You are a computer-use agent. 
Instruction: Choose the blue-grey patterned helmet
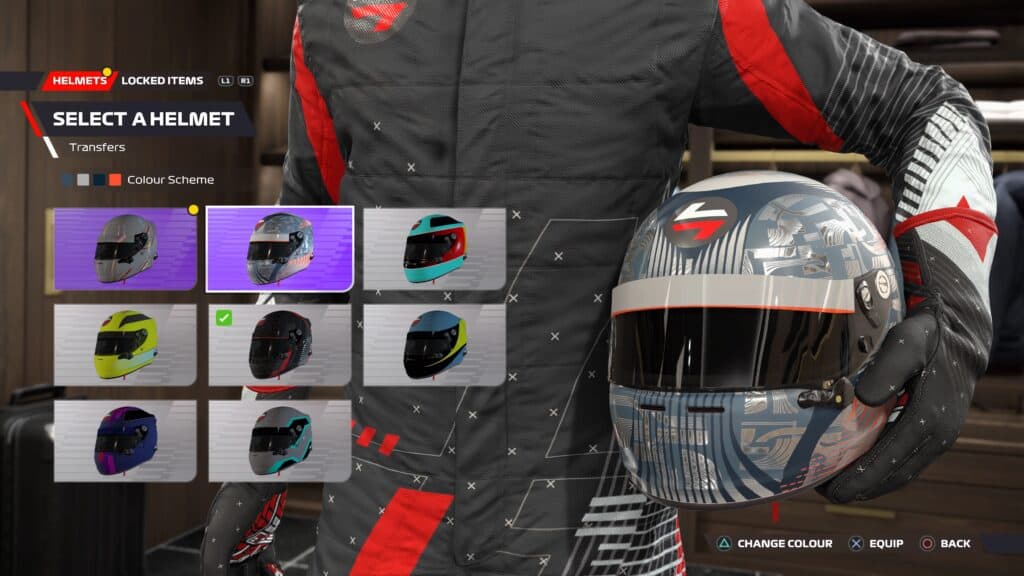[280, 249]
